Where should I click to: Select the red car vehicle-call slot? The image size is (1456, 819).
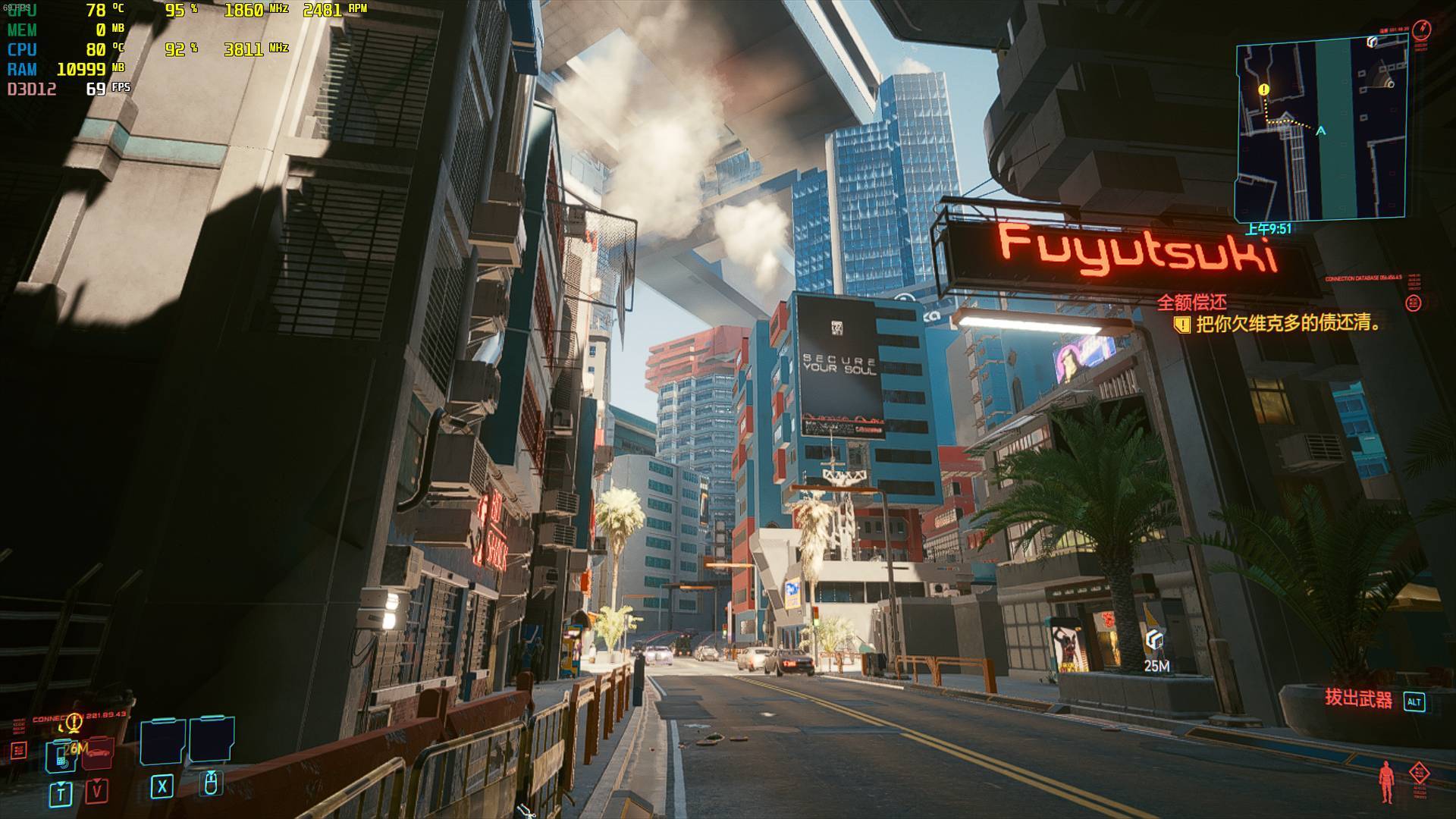[98, 753]
